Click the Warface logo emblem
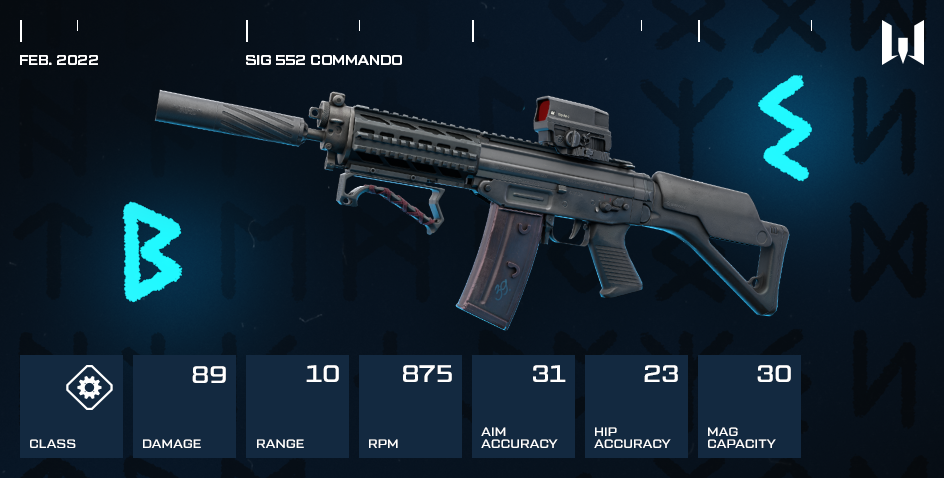The width and height of the screenshot is (944, 478). (x=902, y=43)
